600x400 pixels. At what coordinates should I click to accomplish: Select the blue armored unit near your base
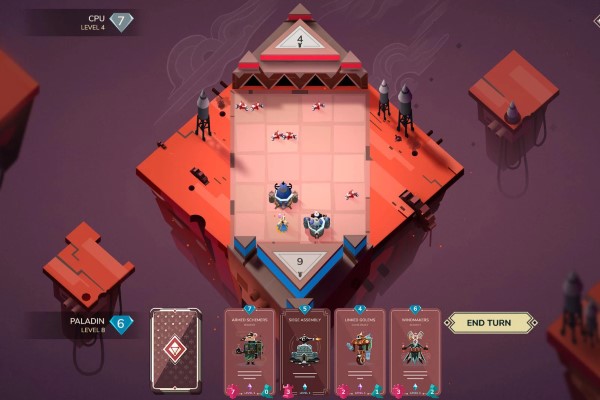tap(316, 224)
